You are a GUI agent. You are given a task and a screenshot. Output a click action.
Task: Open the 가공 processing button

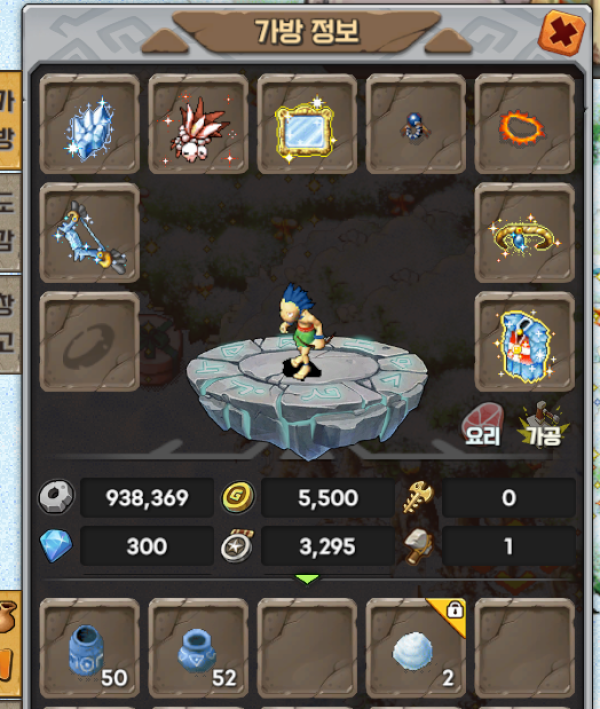point(541,423)
